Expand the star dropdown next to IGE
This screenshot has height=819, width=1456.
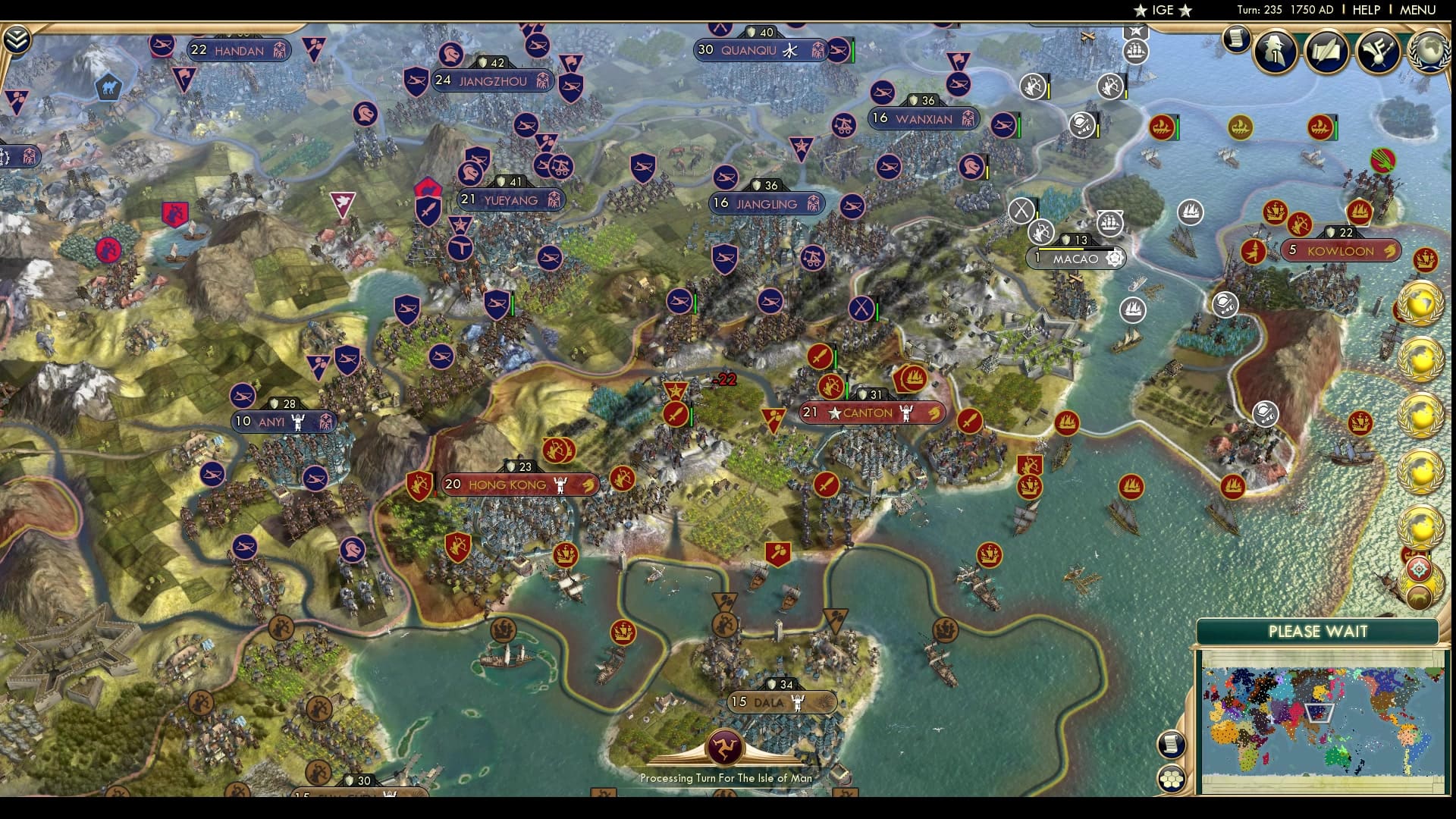[x=1184, y=11]
